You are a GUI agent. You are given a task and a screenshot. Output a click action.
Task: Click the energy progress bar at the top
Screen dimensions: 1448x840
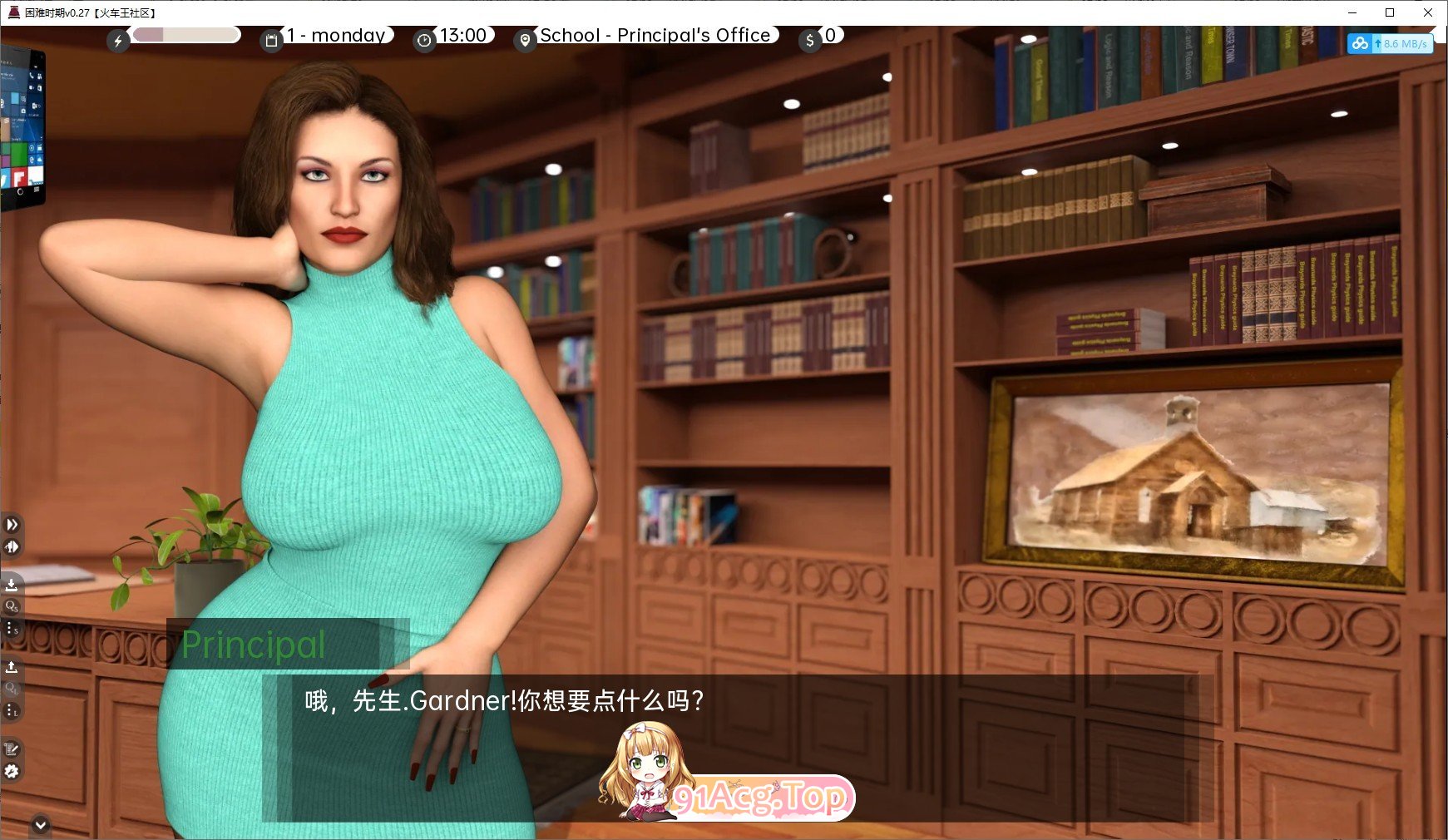click(185, 36)
